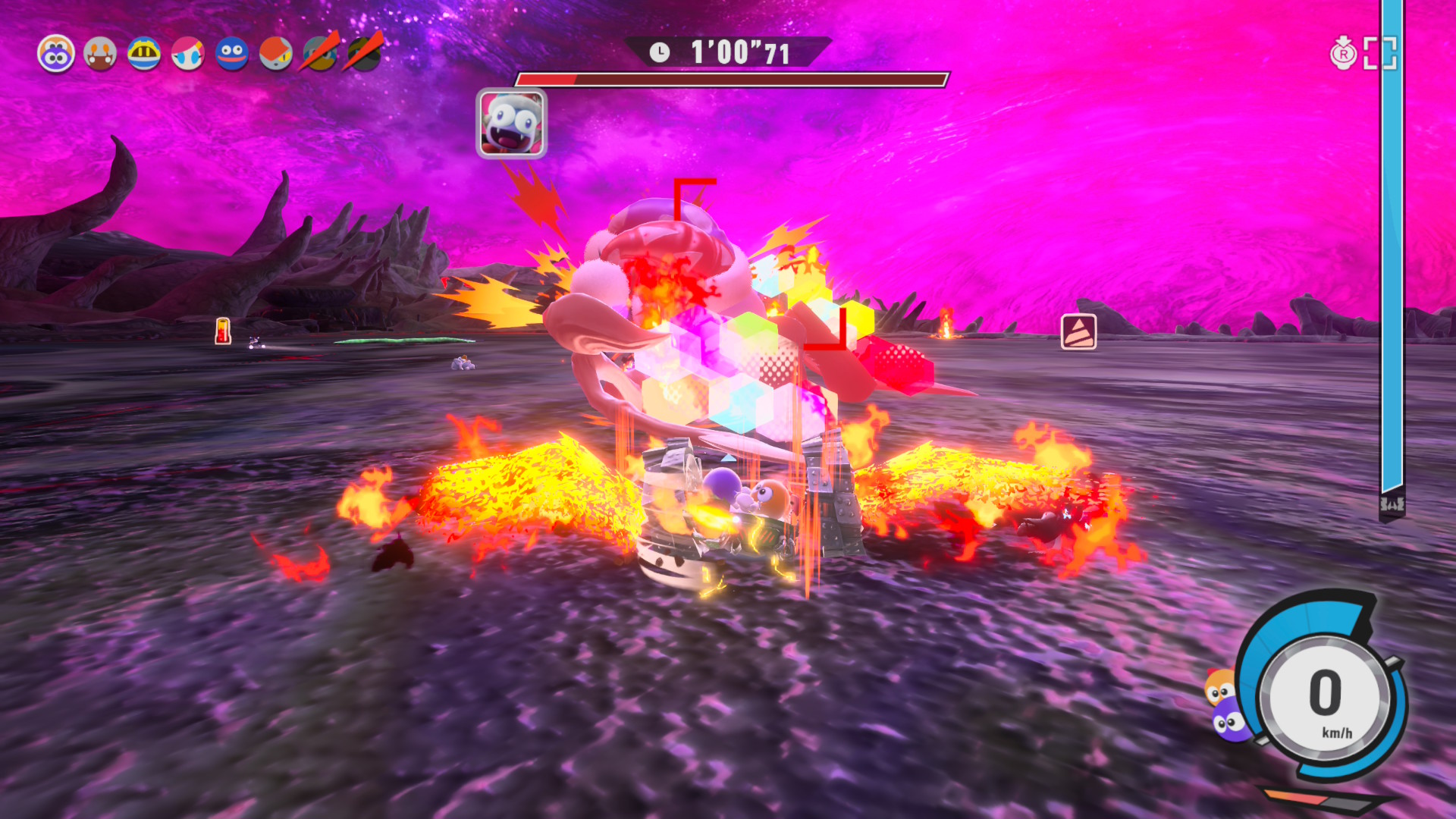This screenshot has height=819, width=1456.
Task: Click the Marx boss portrait
Action: pyautogui.click(x=511, y=123)
